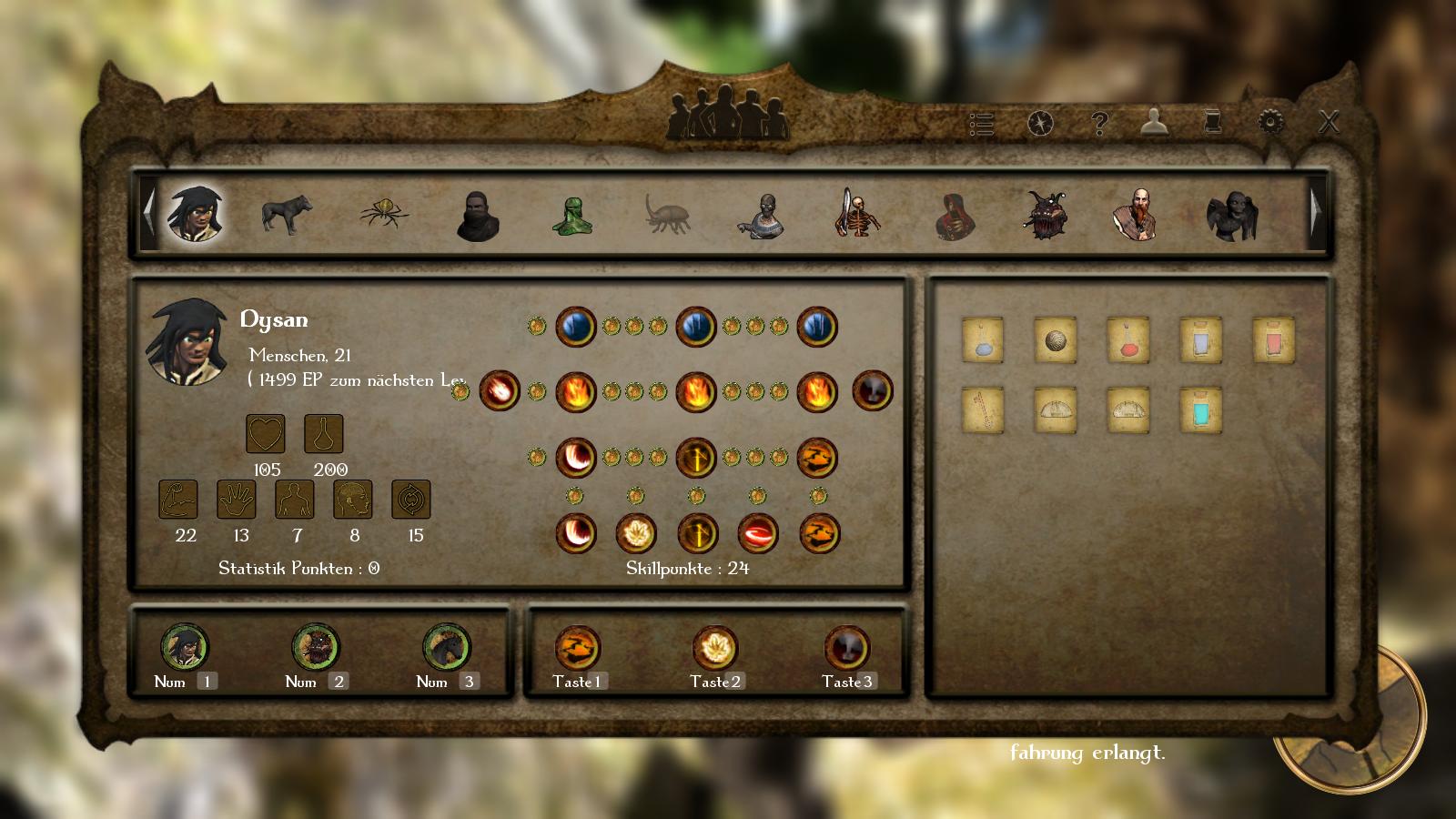The image size is (1456, 819).
Task: Select the round stone inventory slot
Action: (1056, 340)
